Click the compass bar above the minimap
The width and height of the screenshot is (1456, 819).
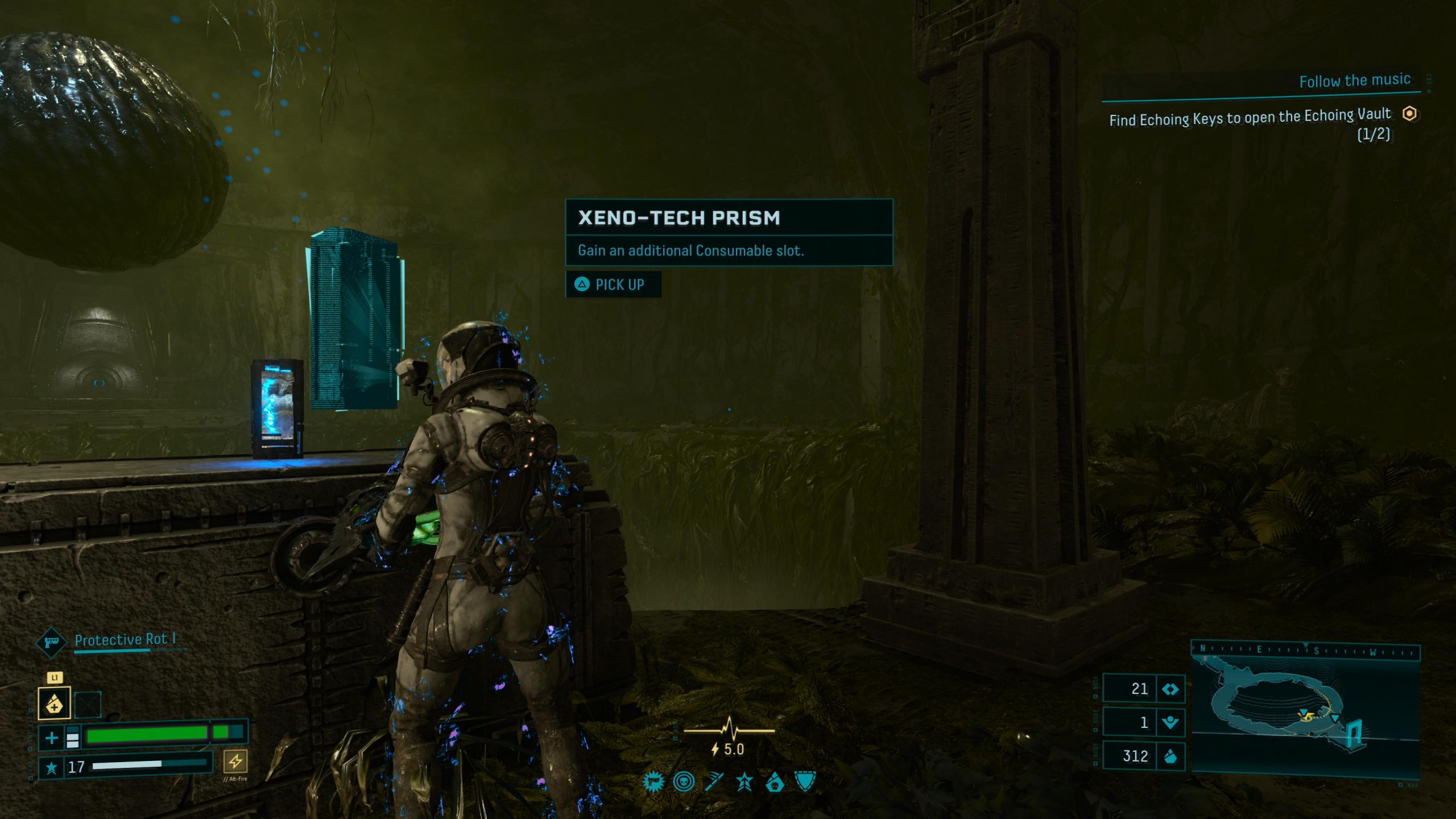[1305, 650]
